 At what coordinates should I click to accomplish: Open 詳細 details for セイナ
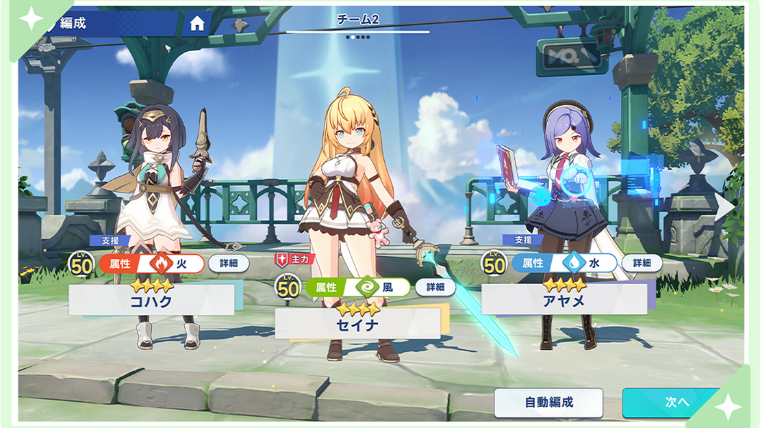[435, 287]
